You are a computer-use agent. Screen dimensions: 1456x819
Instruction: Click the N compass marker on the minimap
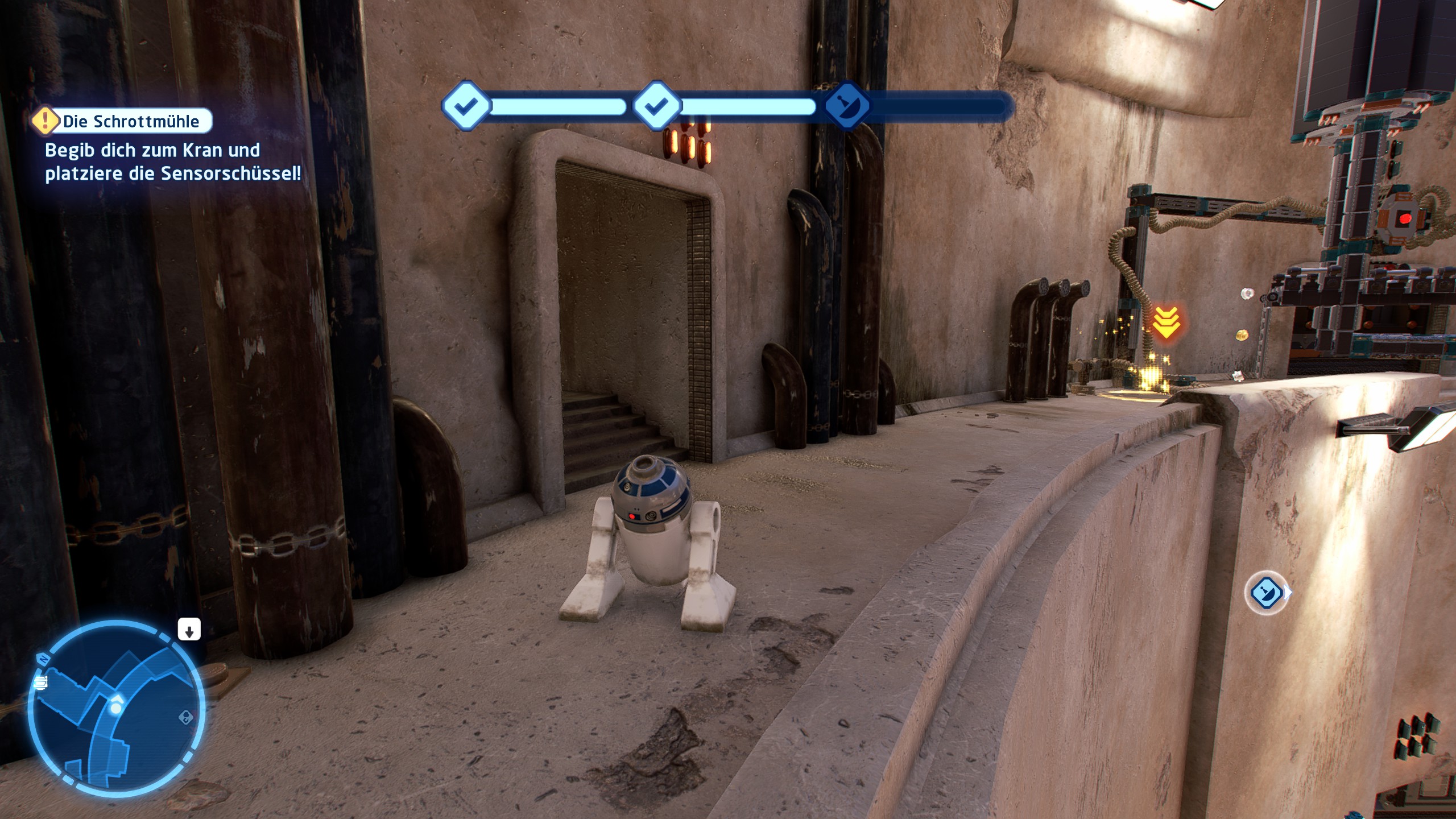[x=42, y=660]
